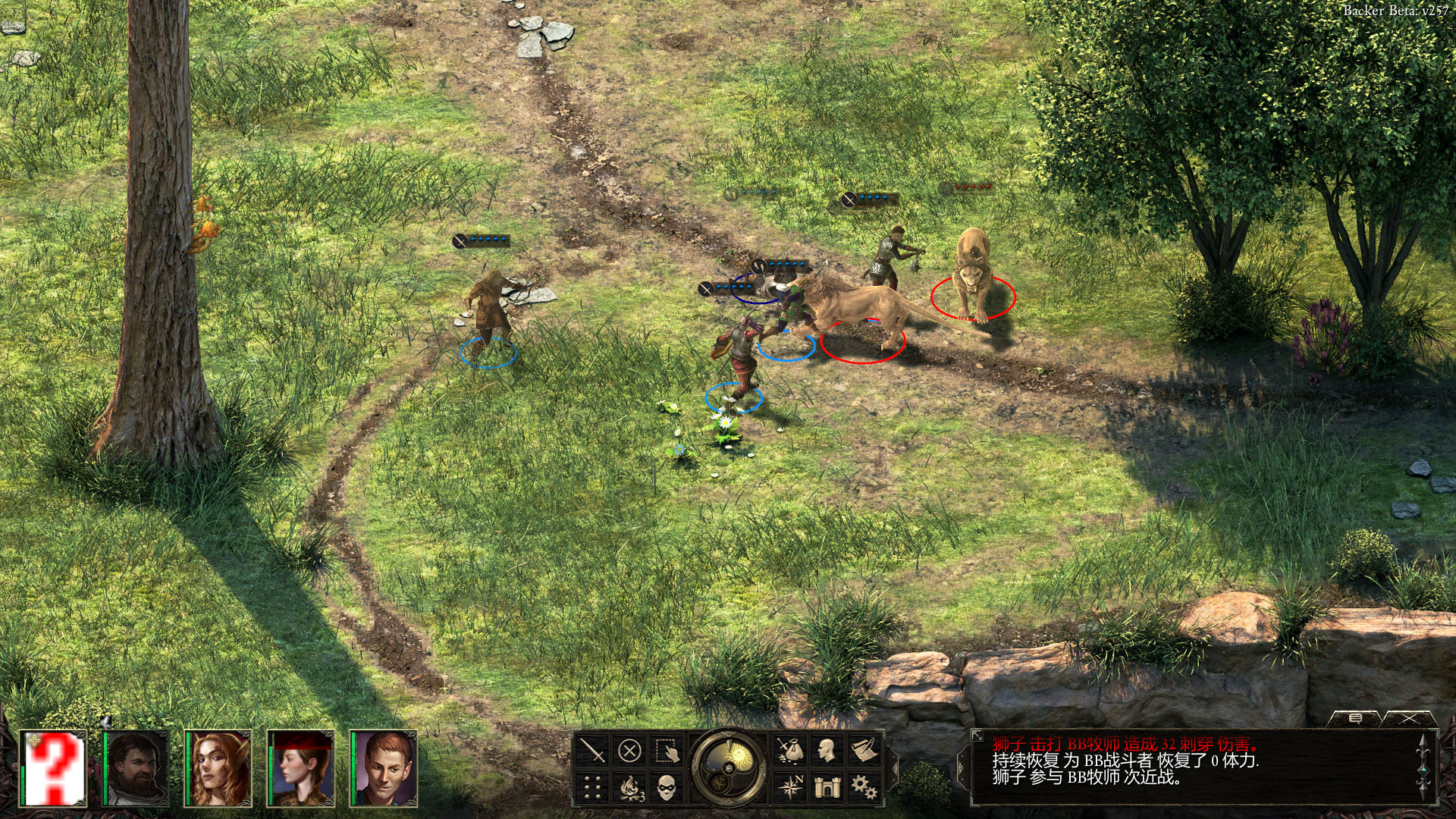Open the area map compass icon
The image size is (1456, 819).
tap(790, 788)
